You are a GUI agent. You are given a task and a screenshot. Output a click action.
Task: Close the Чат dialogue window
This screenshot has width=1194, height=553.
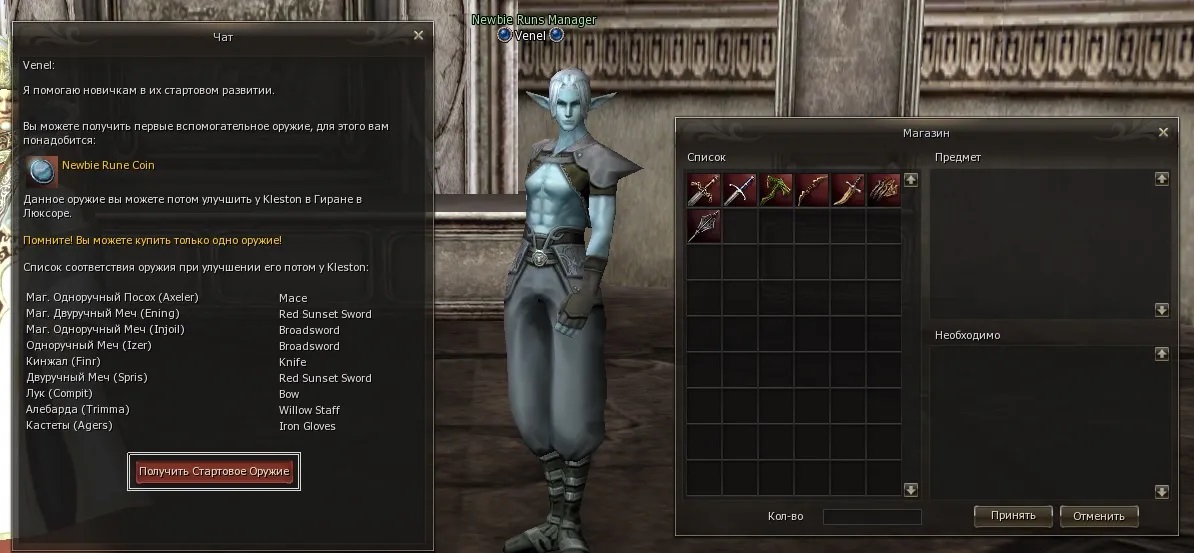(419, 35)
